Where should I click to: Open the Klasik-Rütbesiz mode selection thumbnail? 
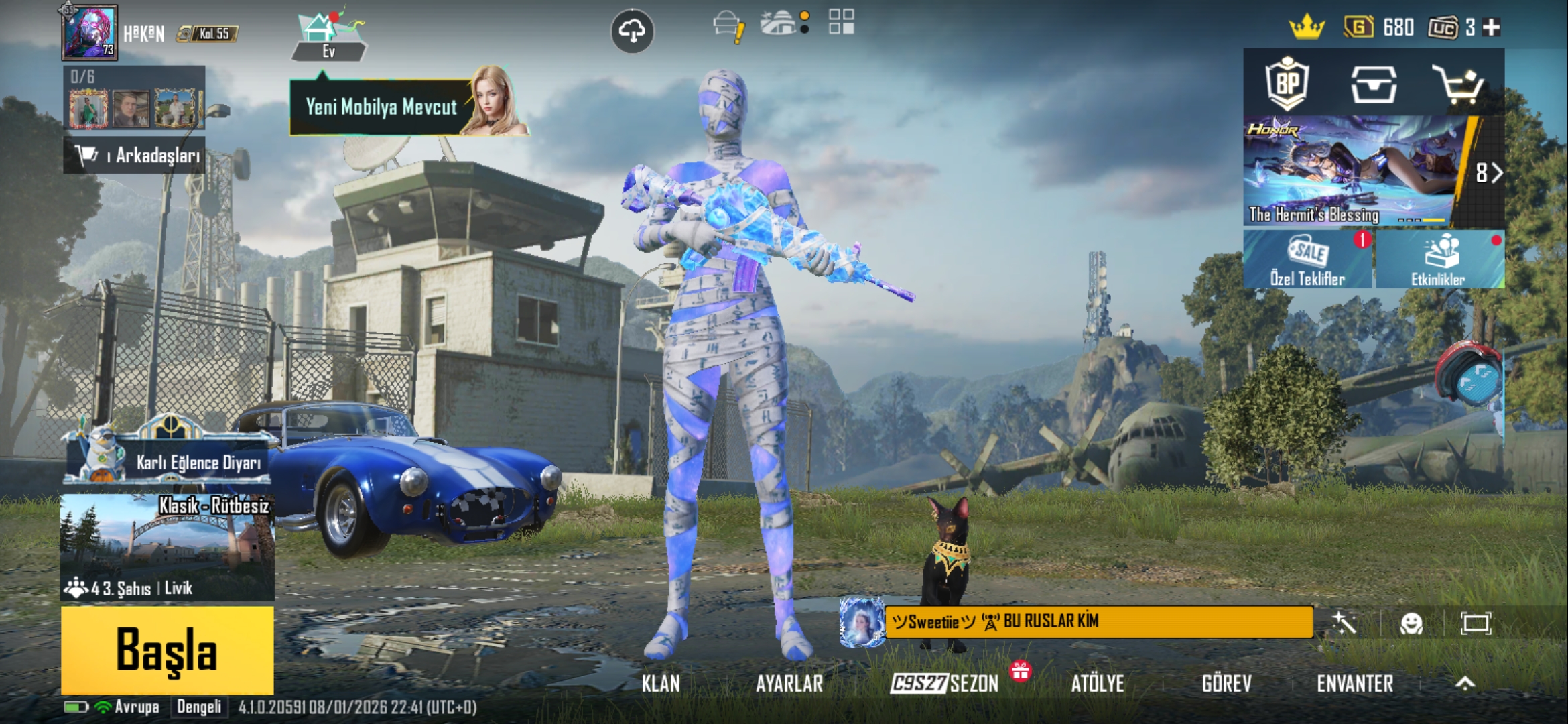167,546
